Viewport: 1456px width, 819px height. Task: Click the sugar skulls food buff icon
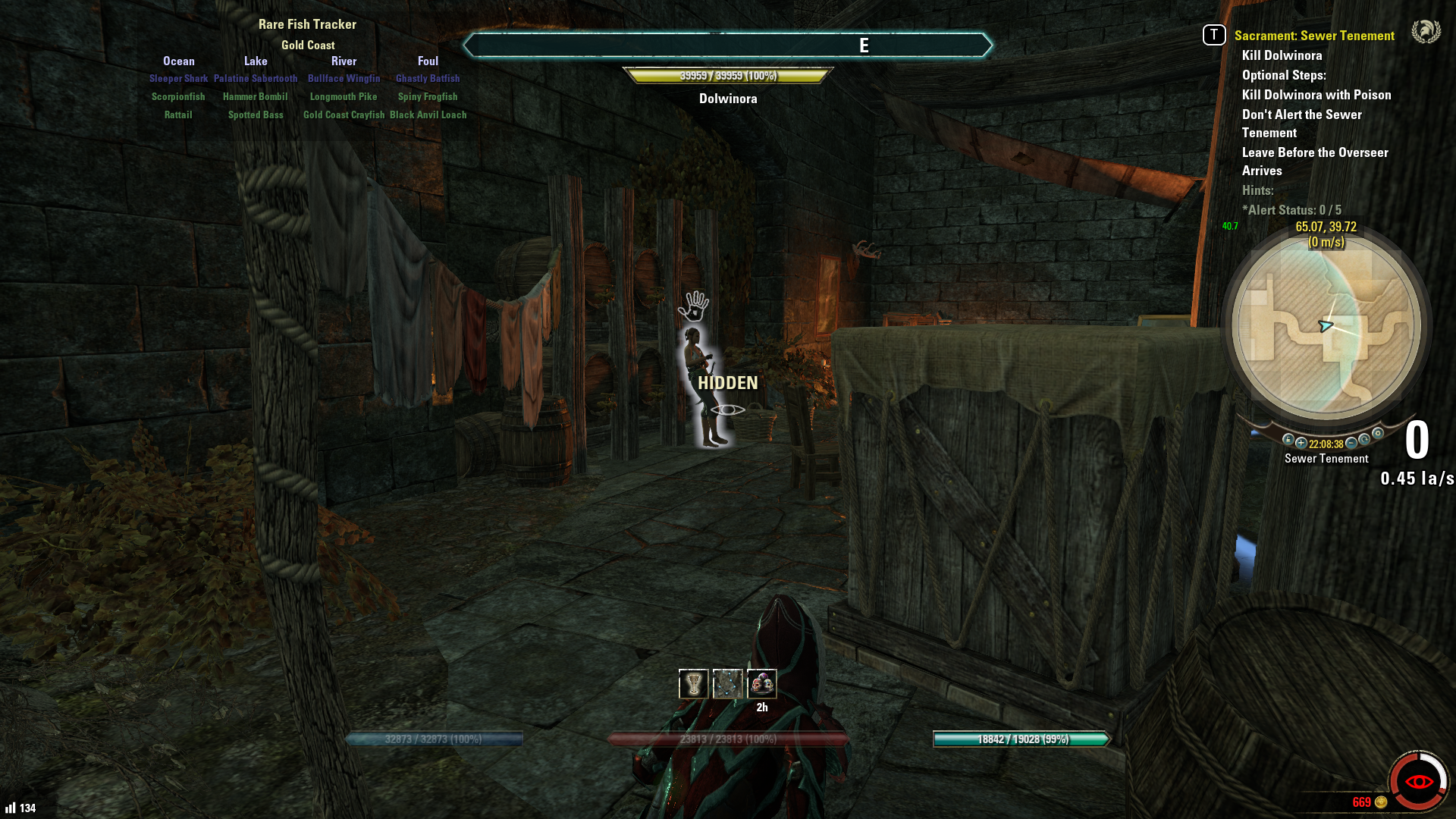pyautogui.click(x=762, y=684)
